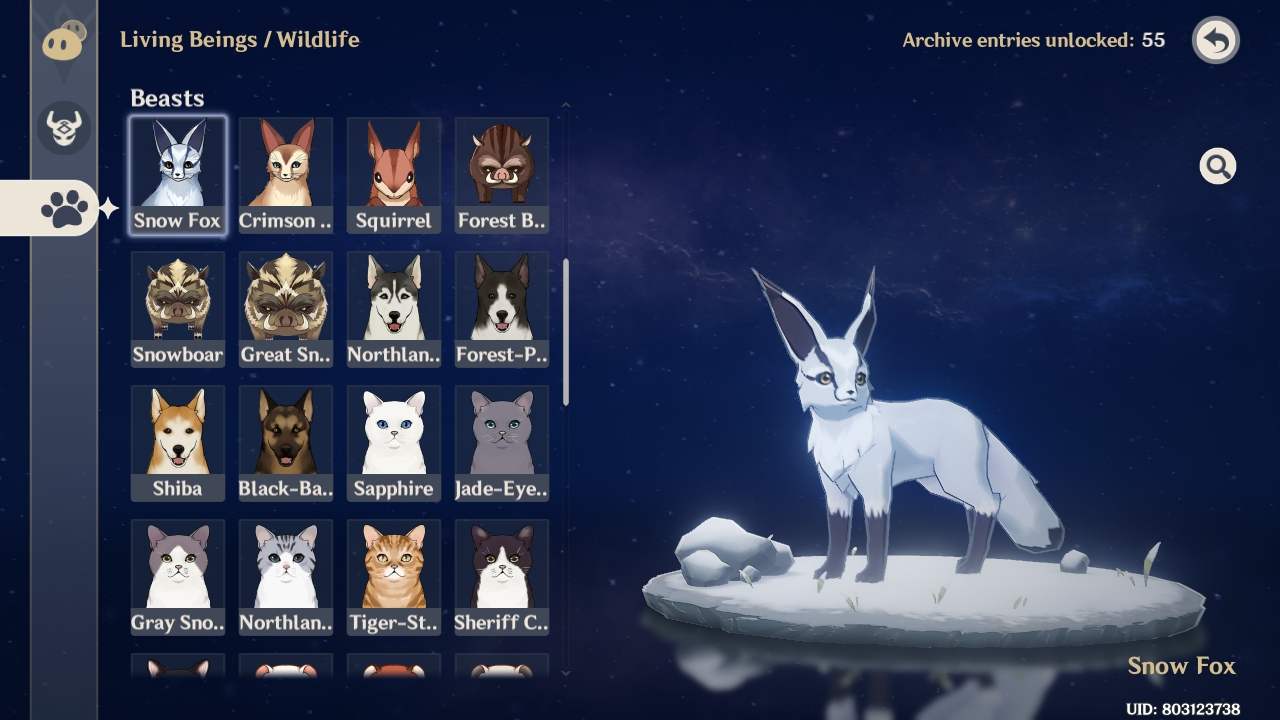Image resolution: width=1280 pixels, height=720 pixels.
Task: Select the Northland Hound entry
Action: pyautogui.click(x=393, y=310)
